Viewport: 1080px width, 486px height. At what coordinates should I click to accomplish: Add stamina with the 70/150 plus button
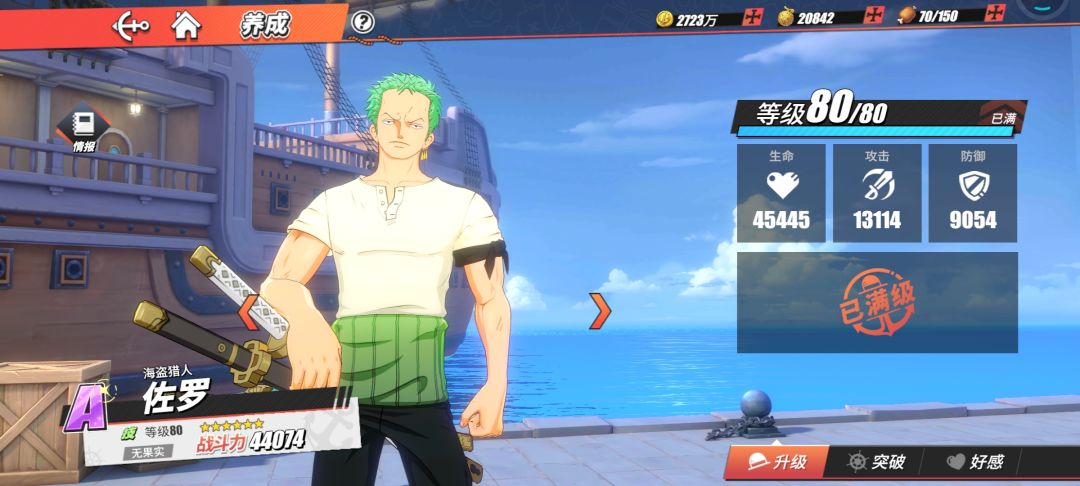[x=993, y=14]
